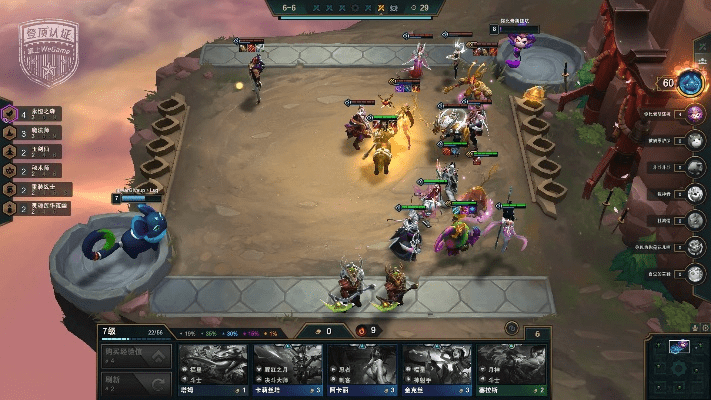Buy the 金克丝 champion card
The width and height of the screenshot is (711, 400).
(x=437, y=369)
